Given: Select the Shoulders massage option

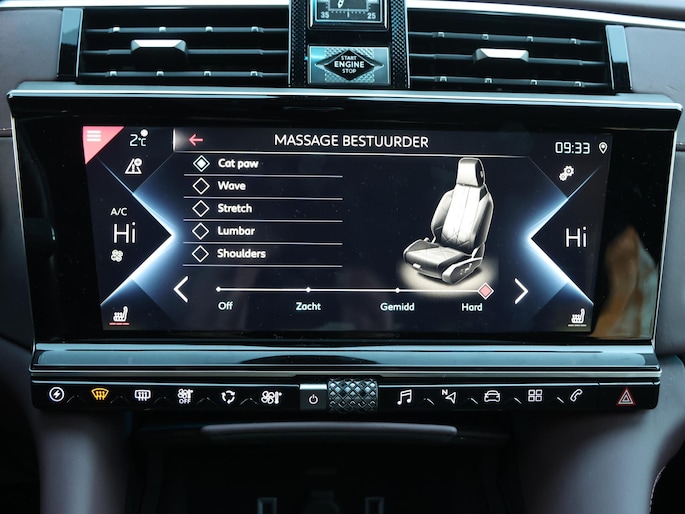Looking at the screenshot, I should (240, 254).
